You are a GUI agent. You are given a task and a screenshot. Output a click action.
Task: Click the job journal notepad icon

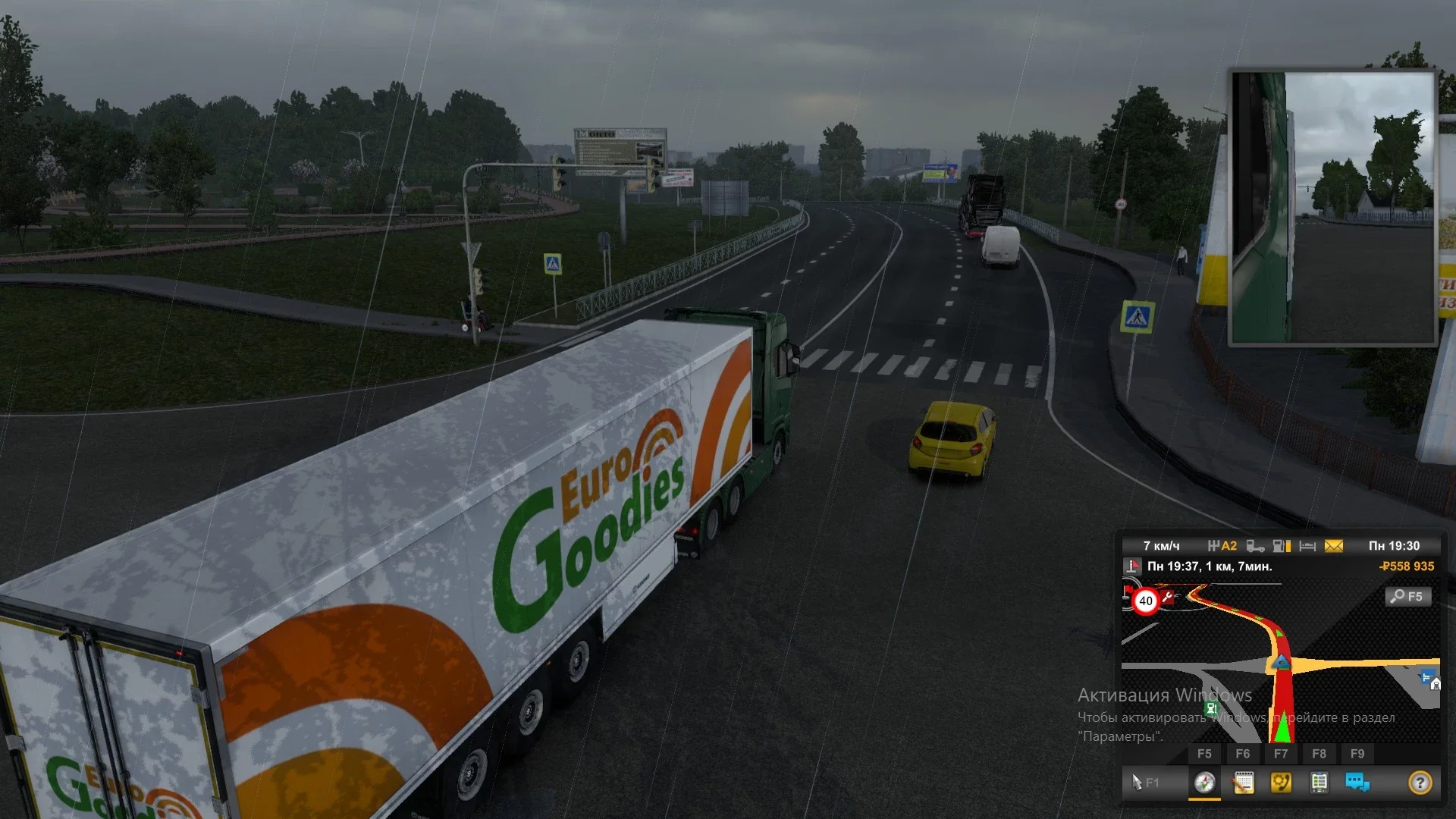click(x=1243, y=781)
